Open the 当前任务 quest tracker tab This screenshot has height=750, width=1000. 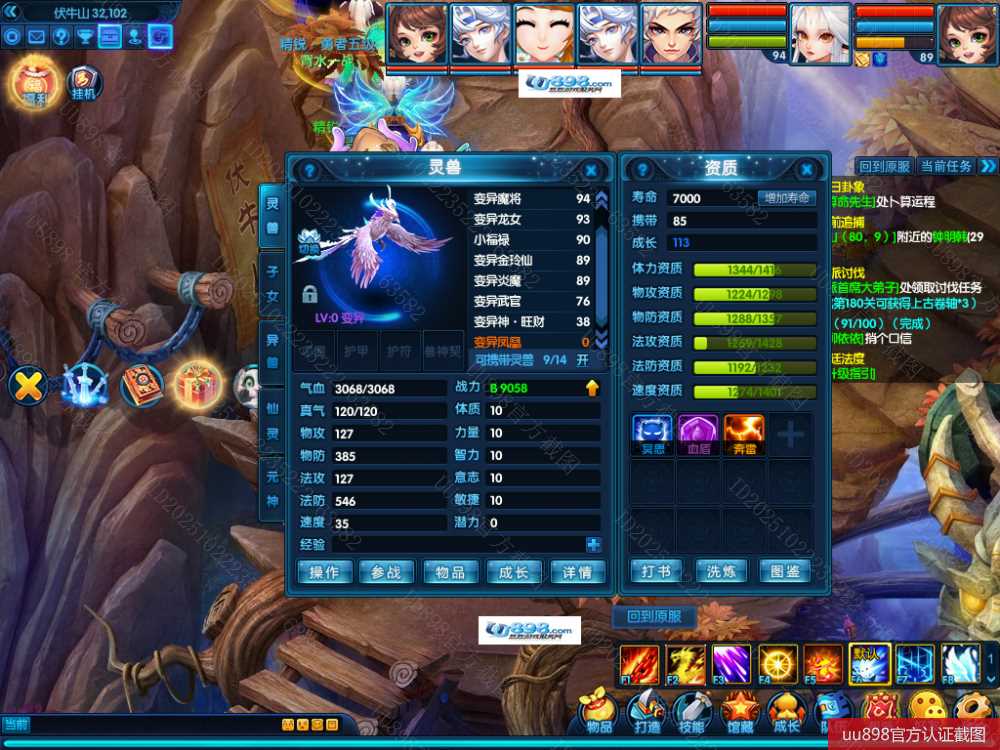point(945,166)
